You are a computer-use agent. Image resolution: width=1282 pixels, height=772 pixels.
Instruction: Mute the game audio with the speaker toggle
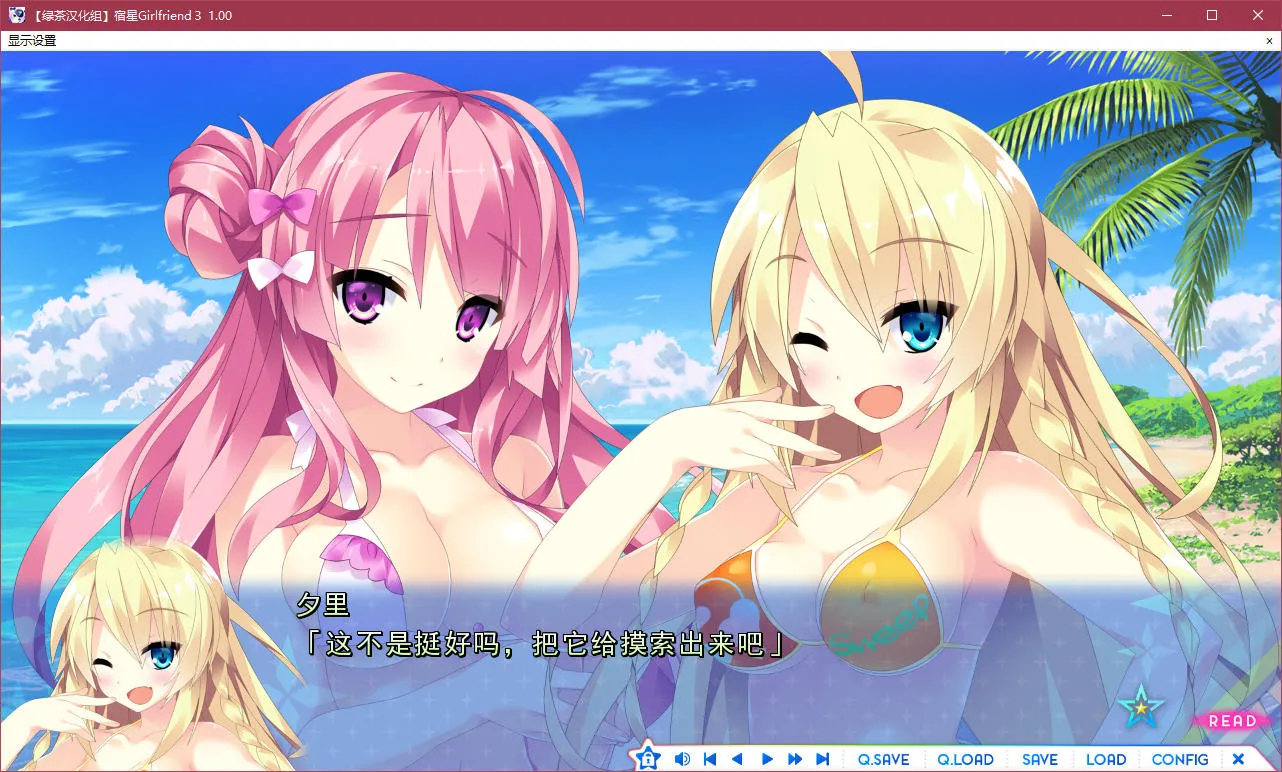[x=682, y=759]
